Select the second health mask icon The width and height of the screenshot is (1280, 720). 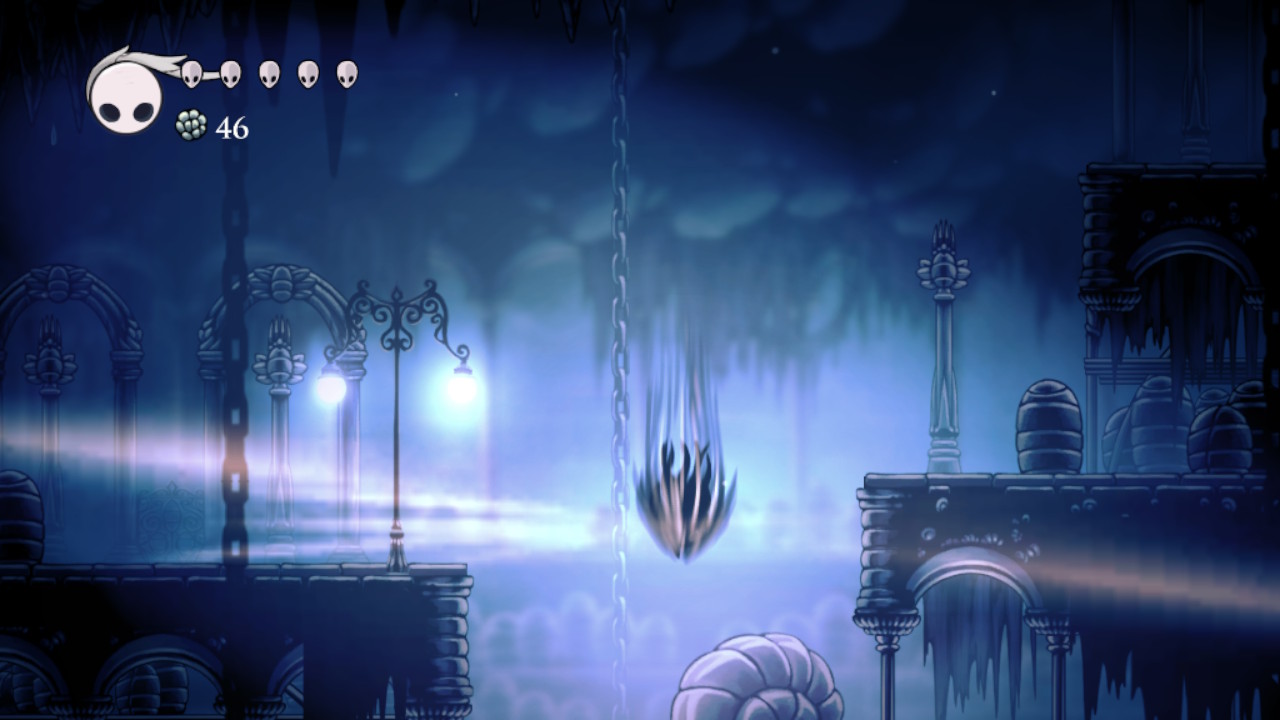coord(229,72)
